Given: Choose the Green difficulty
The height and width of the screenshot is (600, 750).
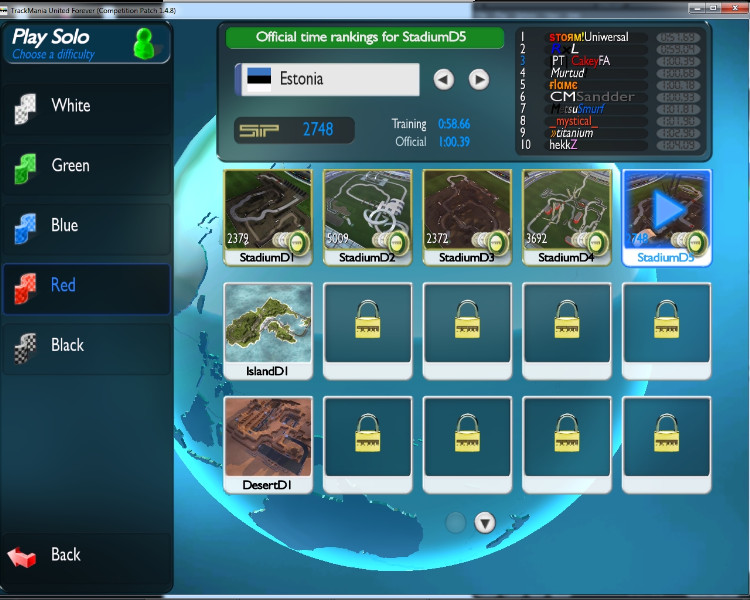Looking at the screenshot, I should [85, 166].
